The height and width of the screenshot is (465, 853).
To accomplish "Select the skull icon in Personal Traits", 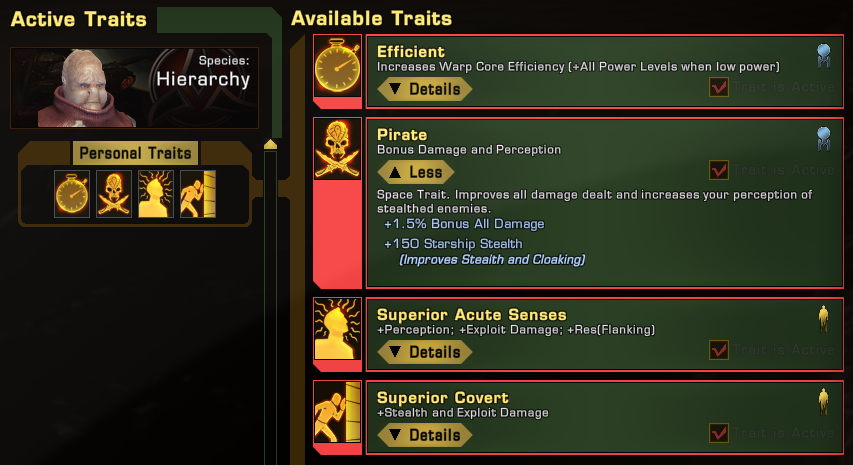I will tap(114, 194).
